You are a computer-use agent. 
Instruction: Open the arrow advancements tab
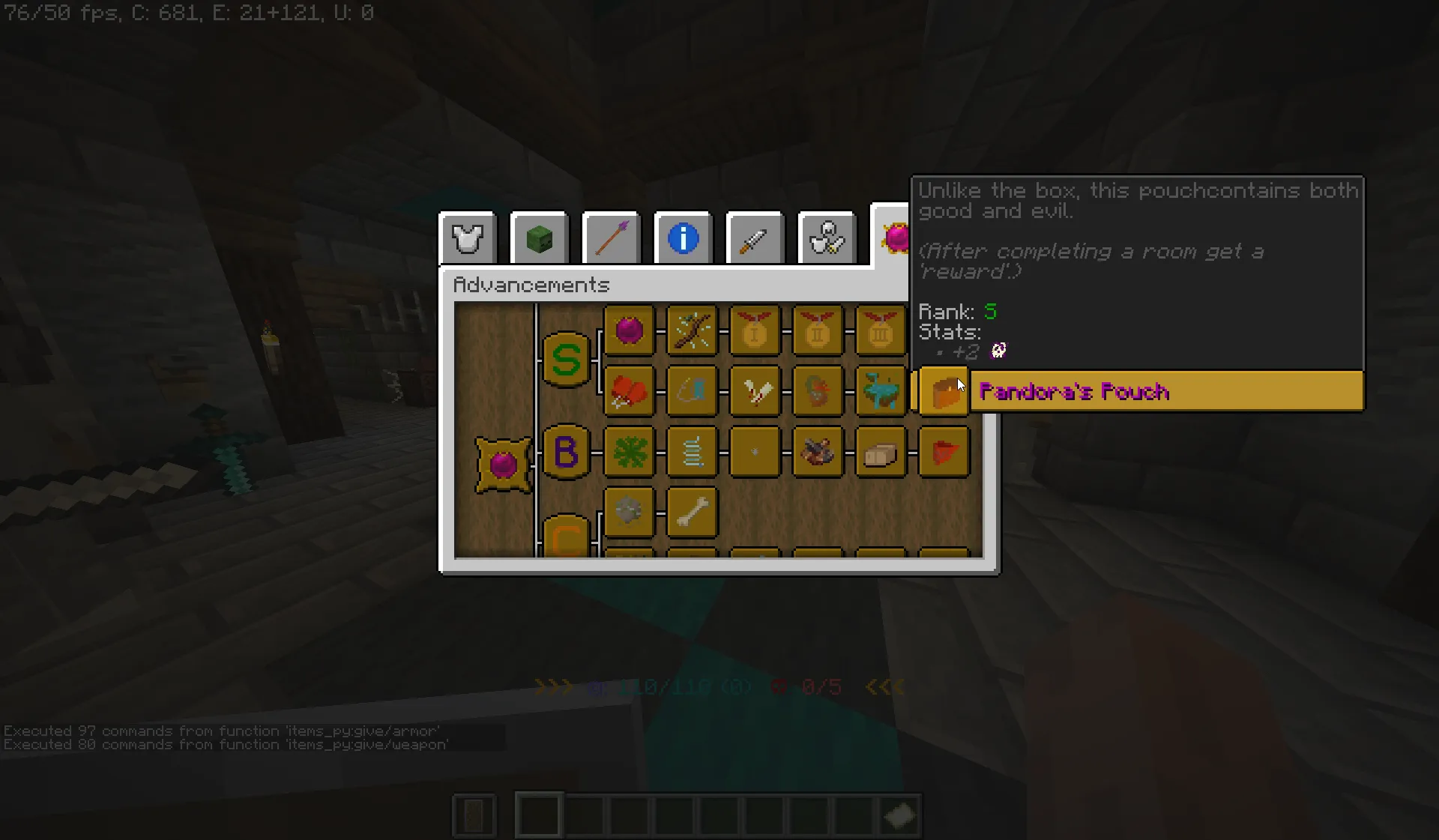coord(611,238)
